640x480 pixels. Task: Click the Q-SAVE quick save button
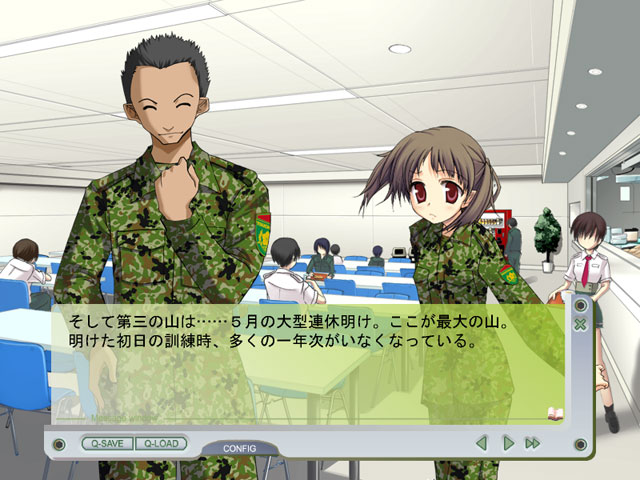[x=106, y=442]
